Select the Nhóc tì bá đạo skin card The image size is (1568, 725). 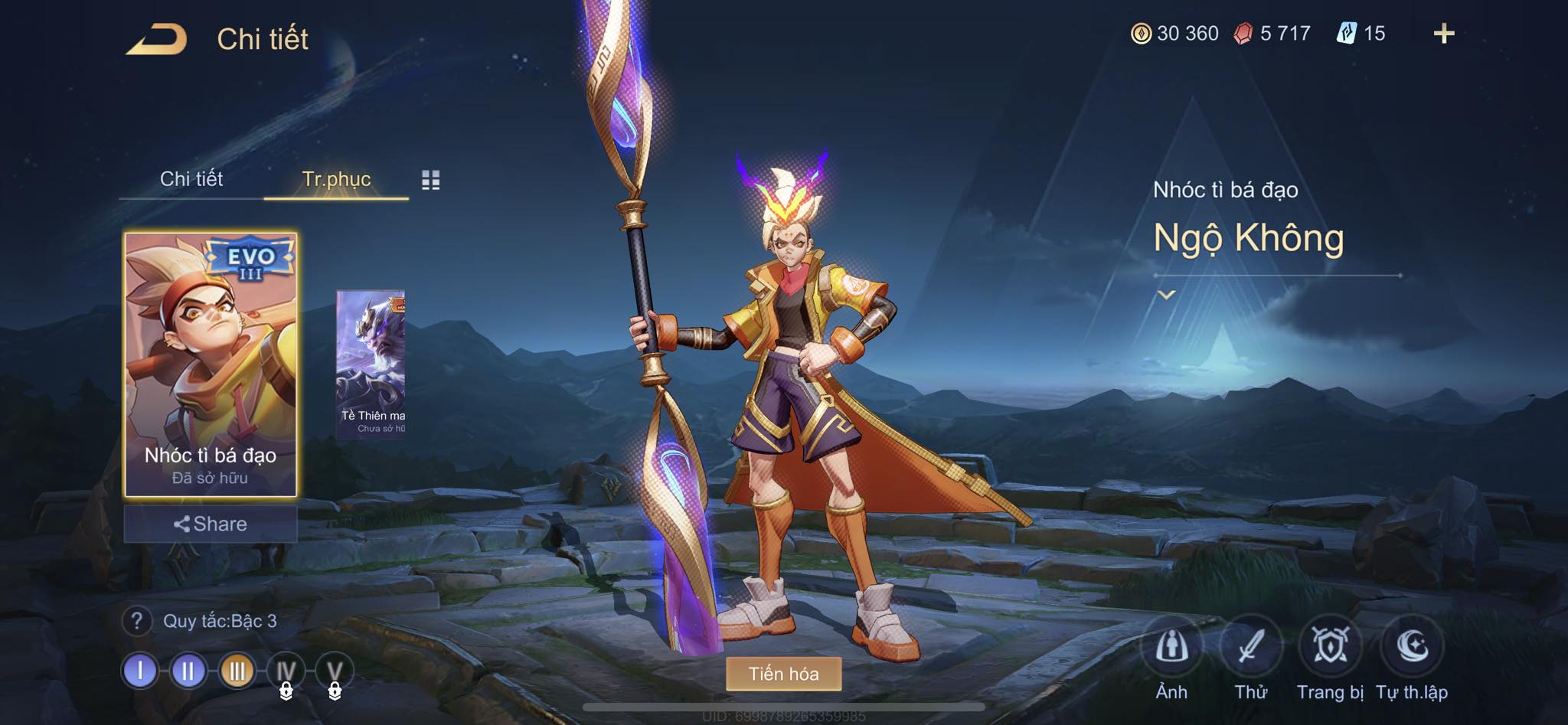coord(211,365)
